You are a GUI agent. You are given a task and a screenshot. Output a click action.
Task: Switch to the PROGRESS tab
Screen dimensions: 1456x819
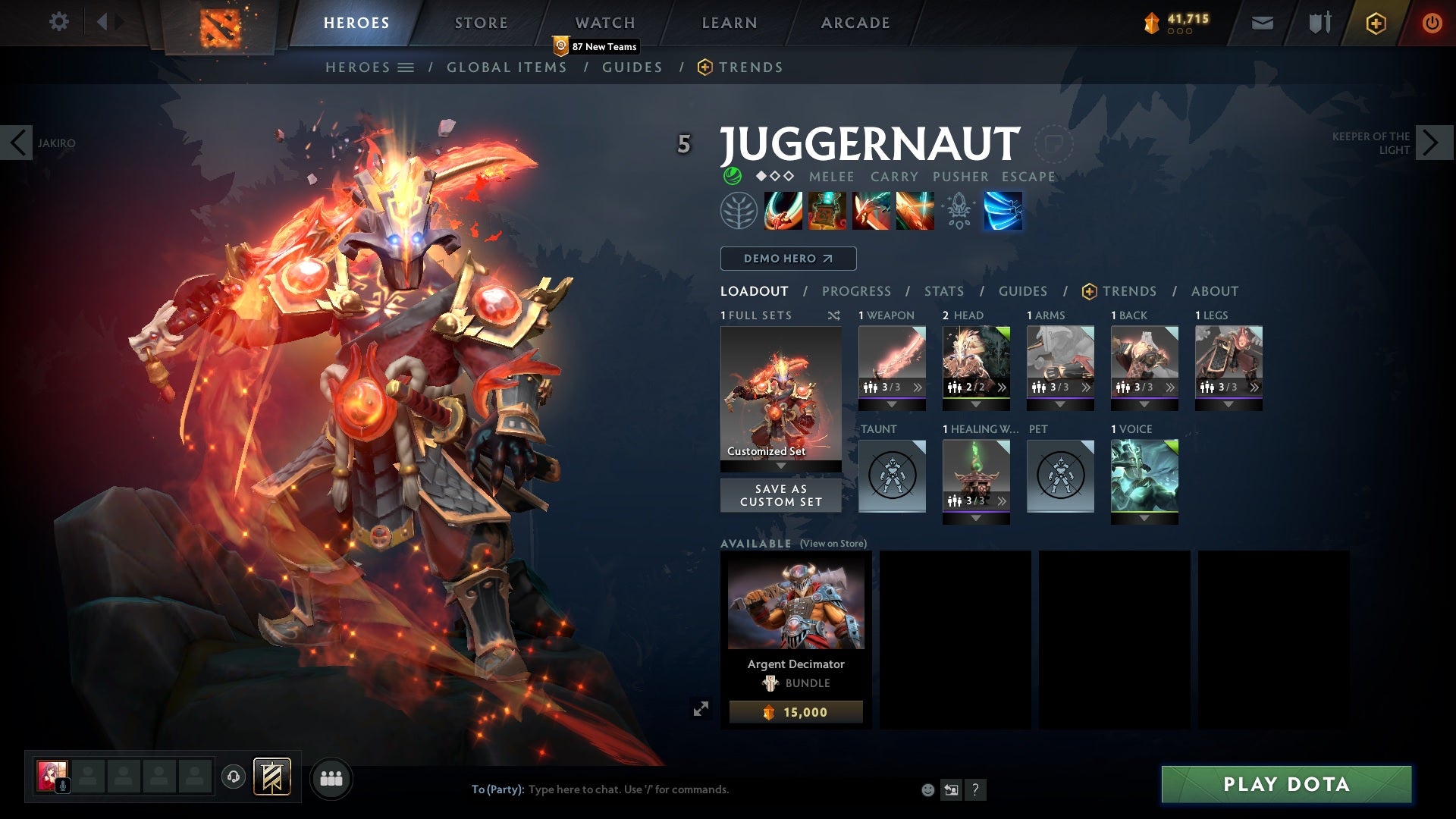[857, 290]
